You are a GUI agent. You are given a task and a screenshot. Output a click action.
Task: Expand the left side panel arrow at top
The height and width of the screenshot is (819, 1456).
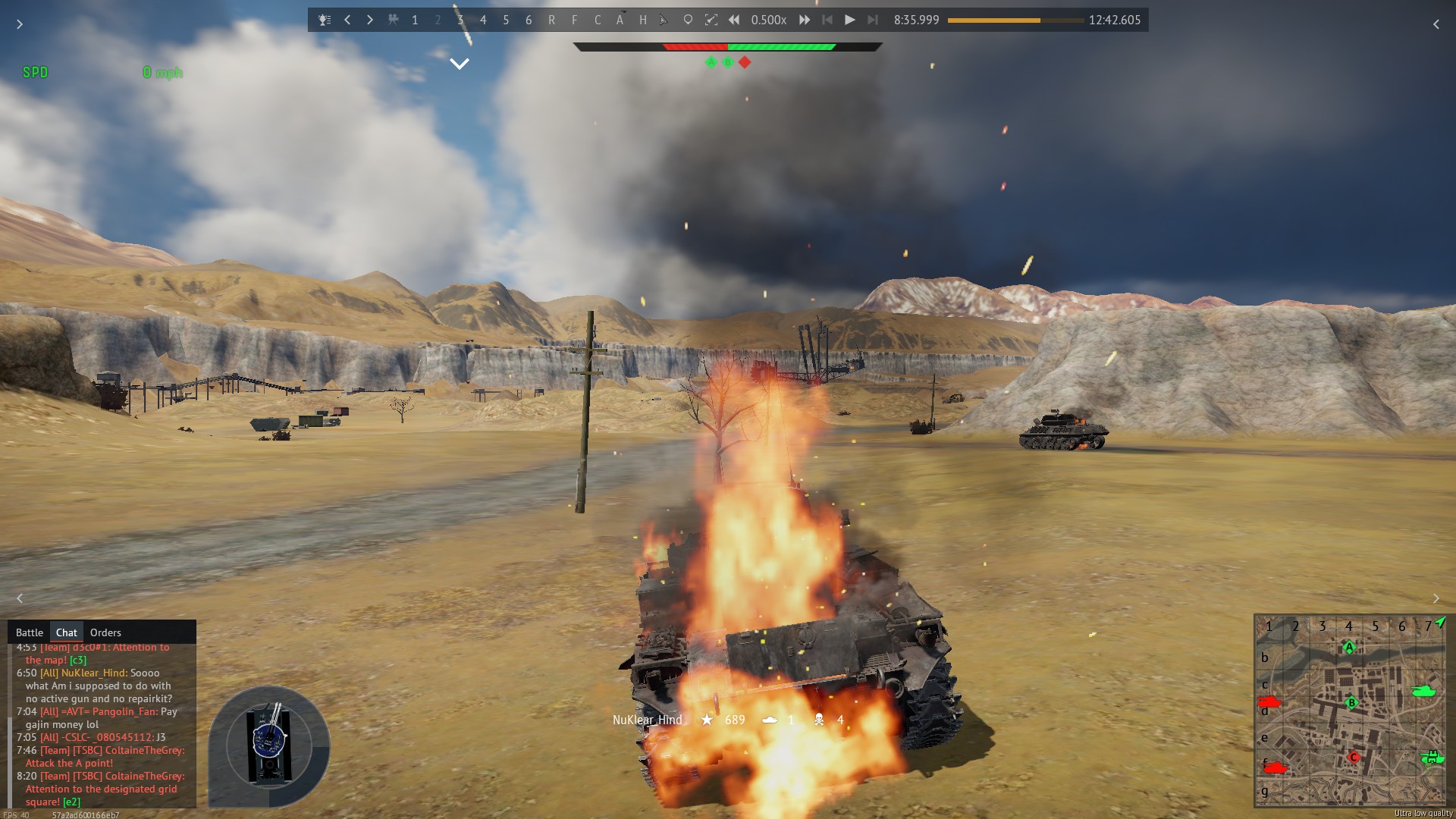pyautogui.click(x=20, y=24)
